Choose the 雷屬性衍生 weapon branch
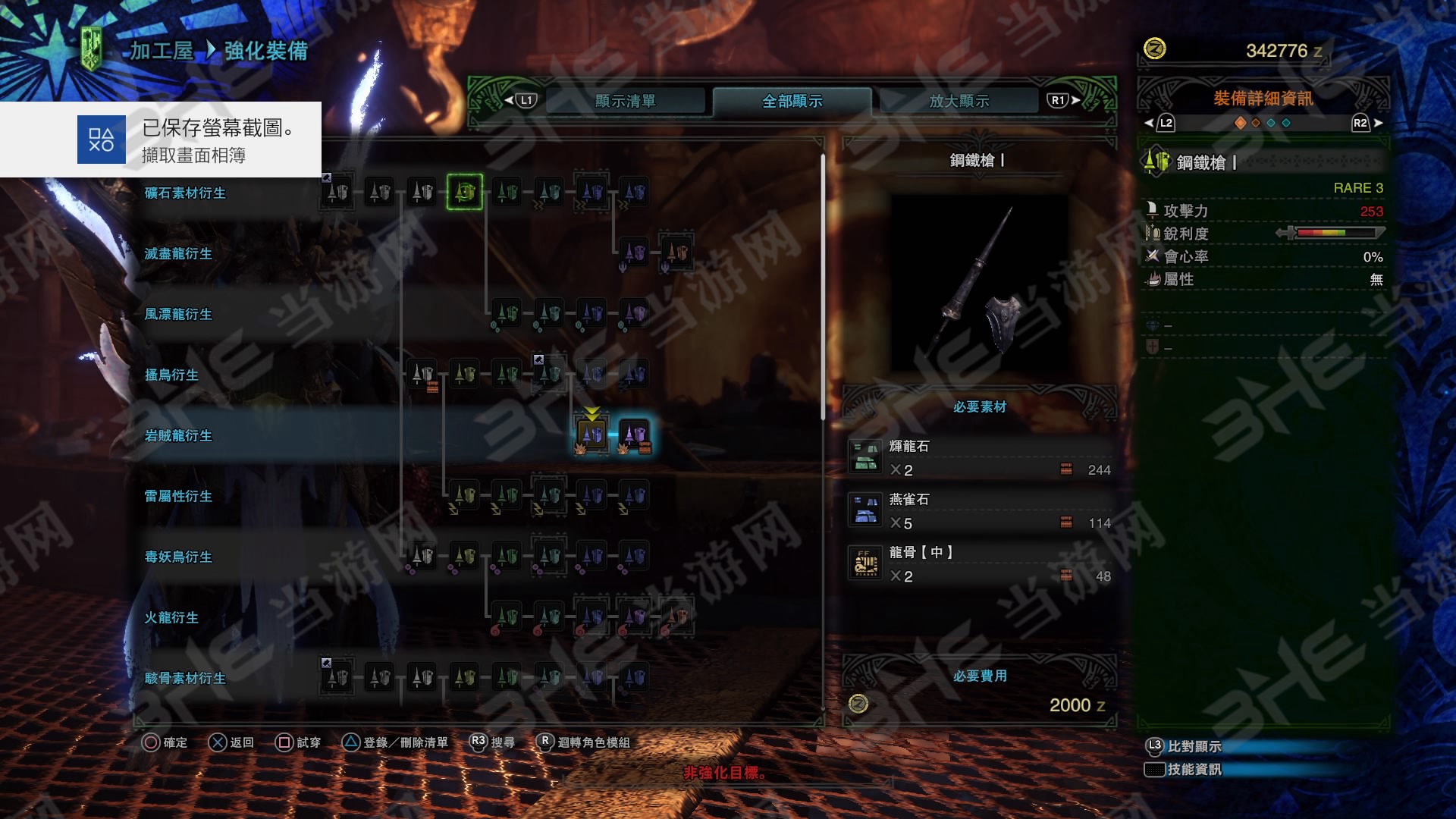Screen dimensions: 1456x819 pyautogui.click(x=178, y=497)
